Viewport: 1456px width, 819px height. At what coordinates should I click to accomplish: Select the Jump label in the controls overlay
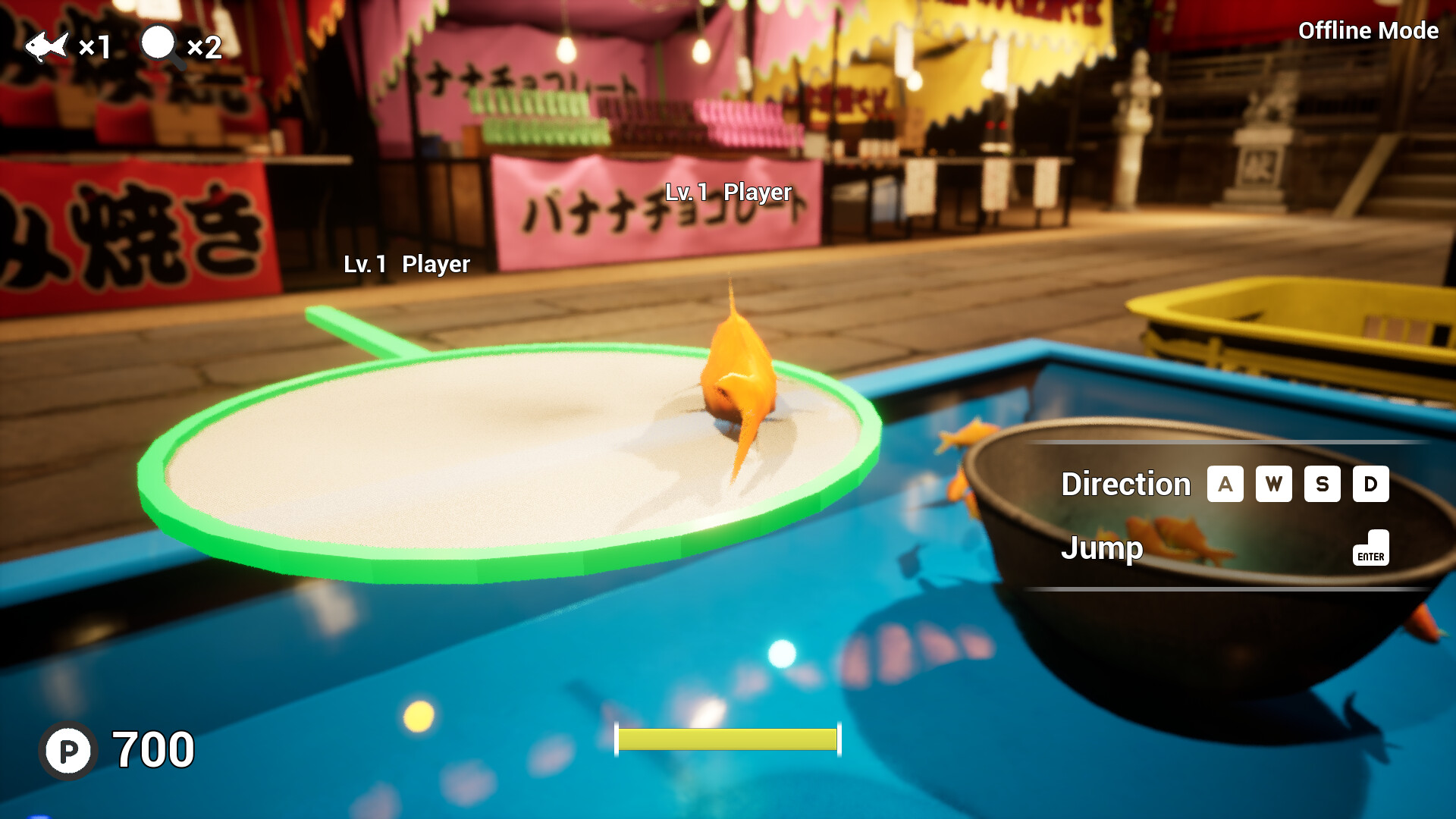[x=1103, y=548]
